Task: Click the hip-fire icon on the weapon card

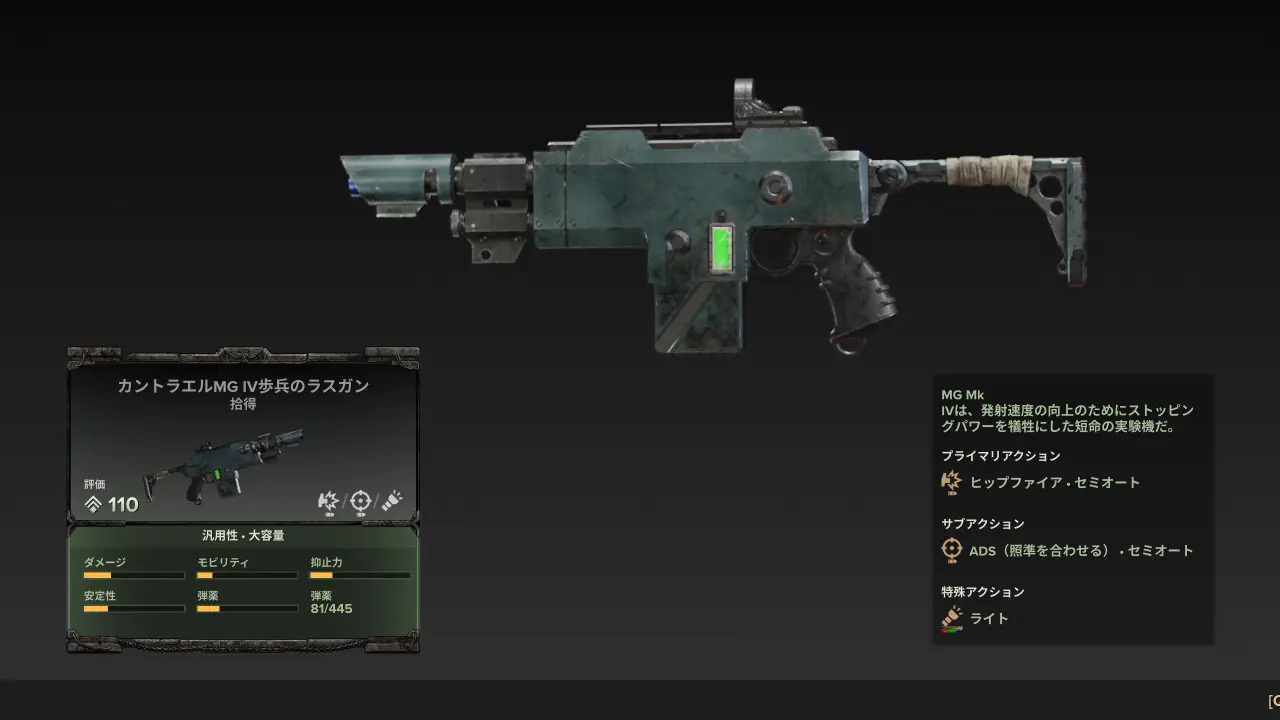Action: pyautogui.click(x=328, y=501)
